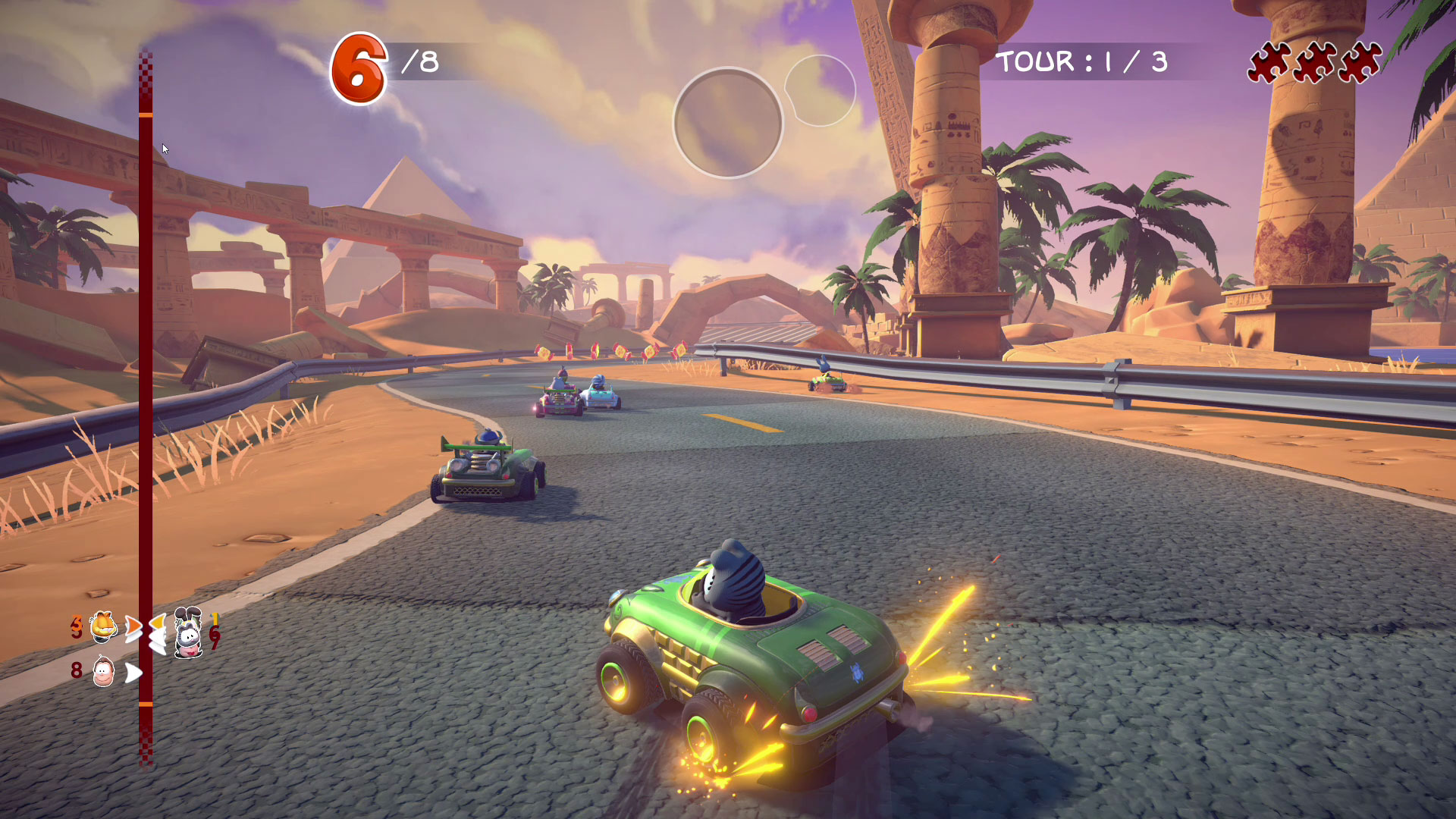Image resolution: width=1456 pixels, height=819 pixels.
Task: Click Garfield's head marker on the progress bar
Action: tap(103, 627)
